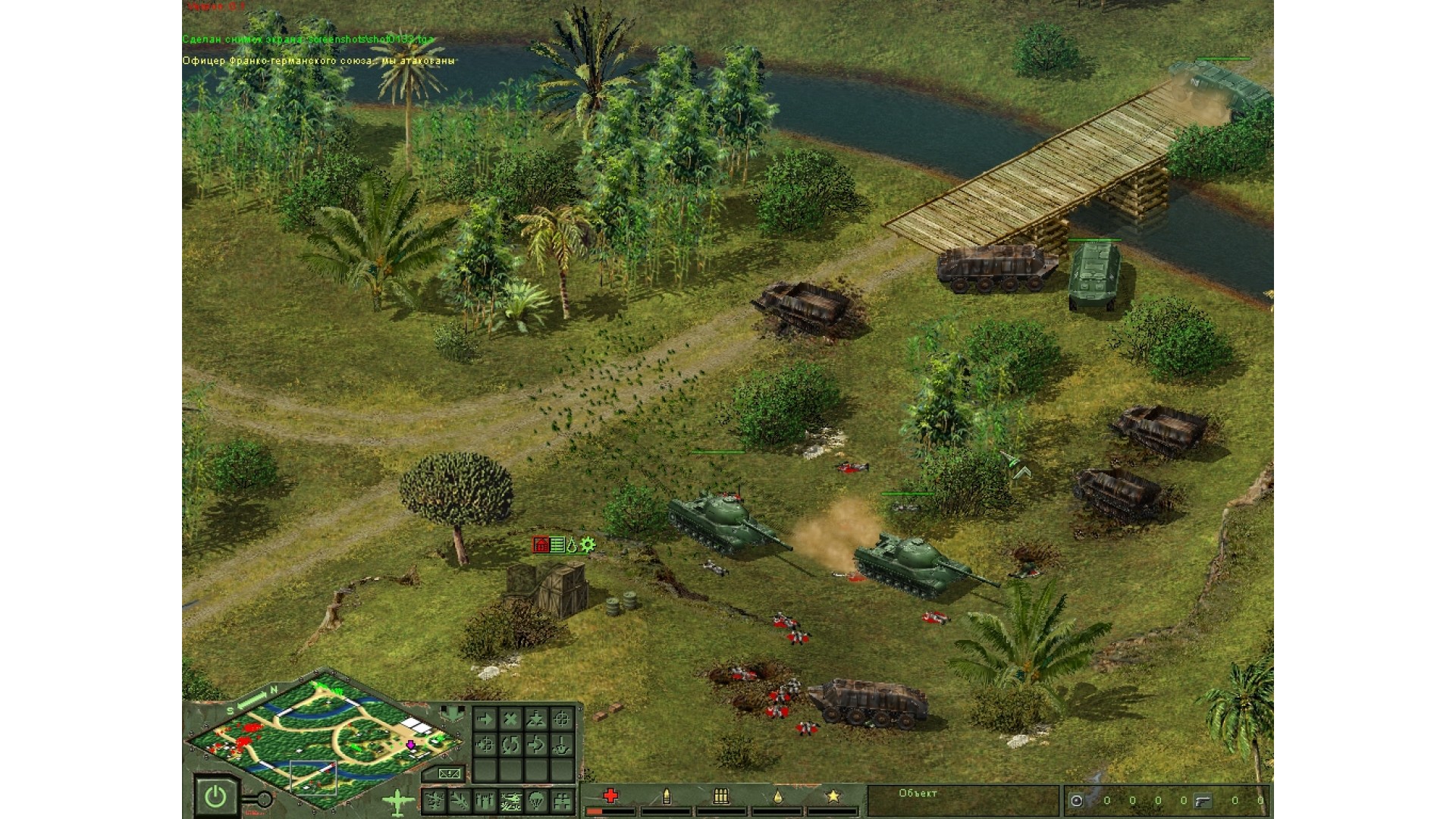Select the move arrow command

[485, 719]
